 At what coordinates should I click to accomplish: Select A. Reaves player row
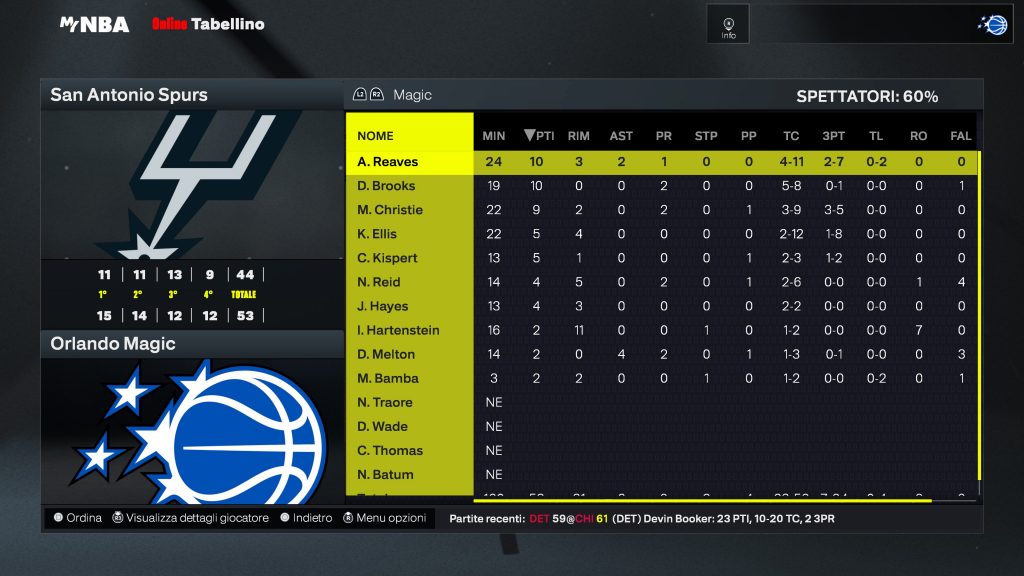tap(388, 162)
